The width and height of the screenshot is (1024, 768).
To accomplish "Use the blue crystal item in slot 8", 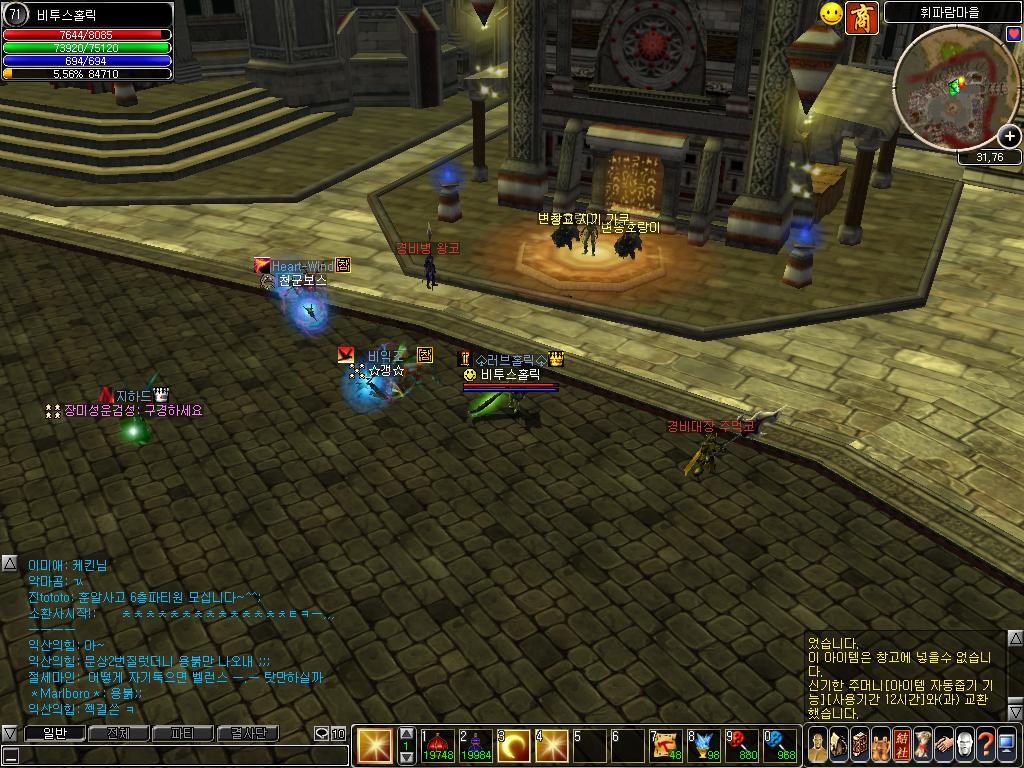I will [705, 745].
